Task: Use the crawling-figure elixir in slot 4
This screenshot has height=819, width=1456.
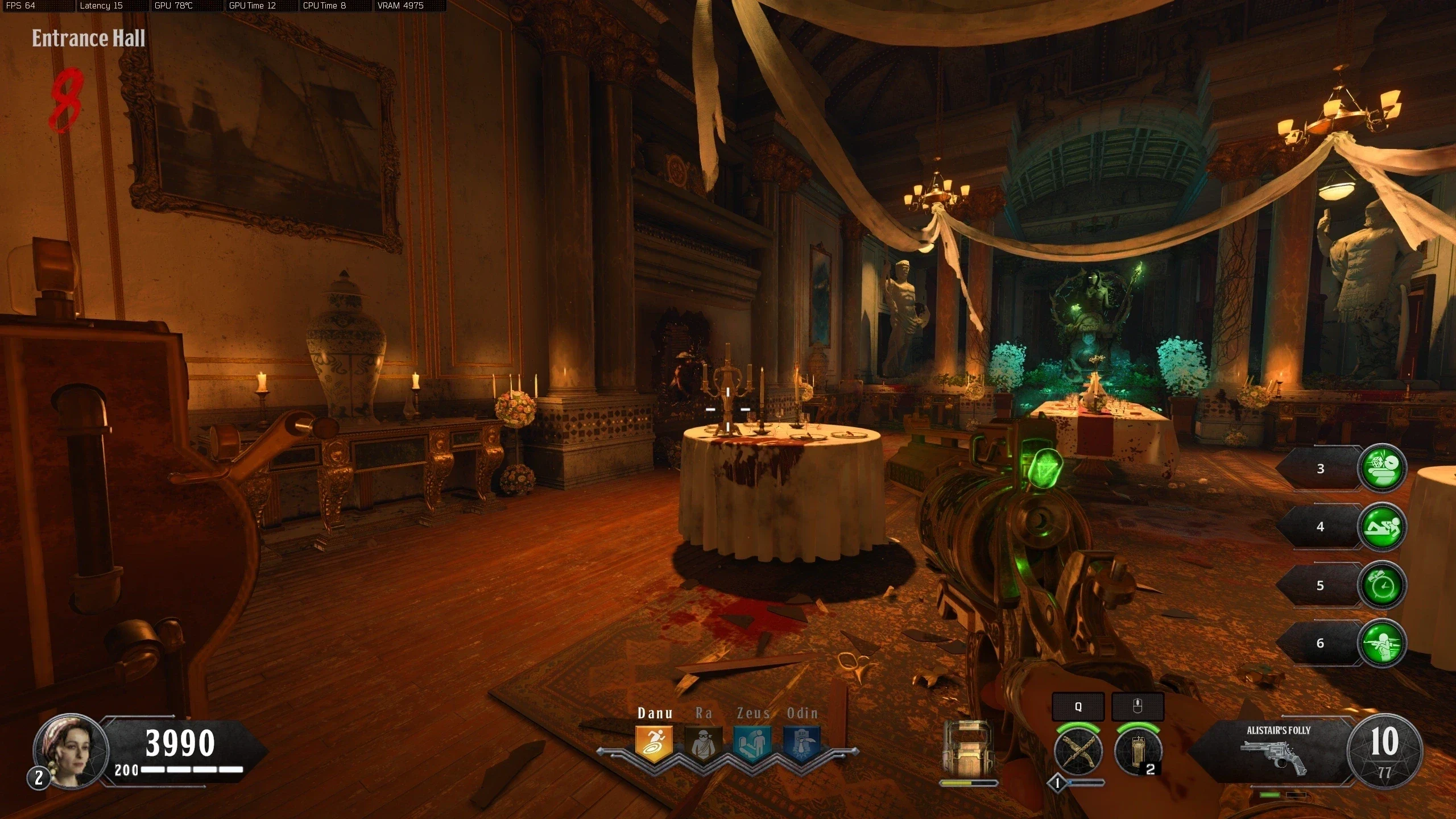Action: pyautogui.click(x=1381, y=527)
